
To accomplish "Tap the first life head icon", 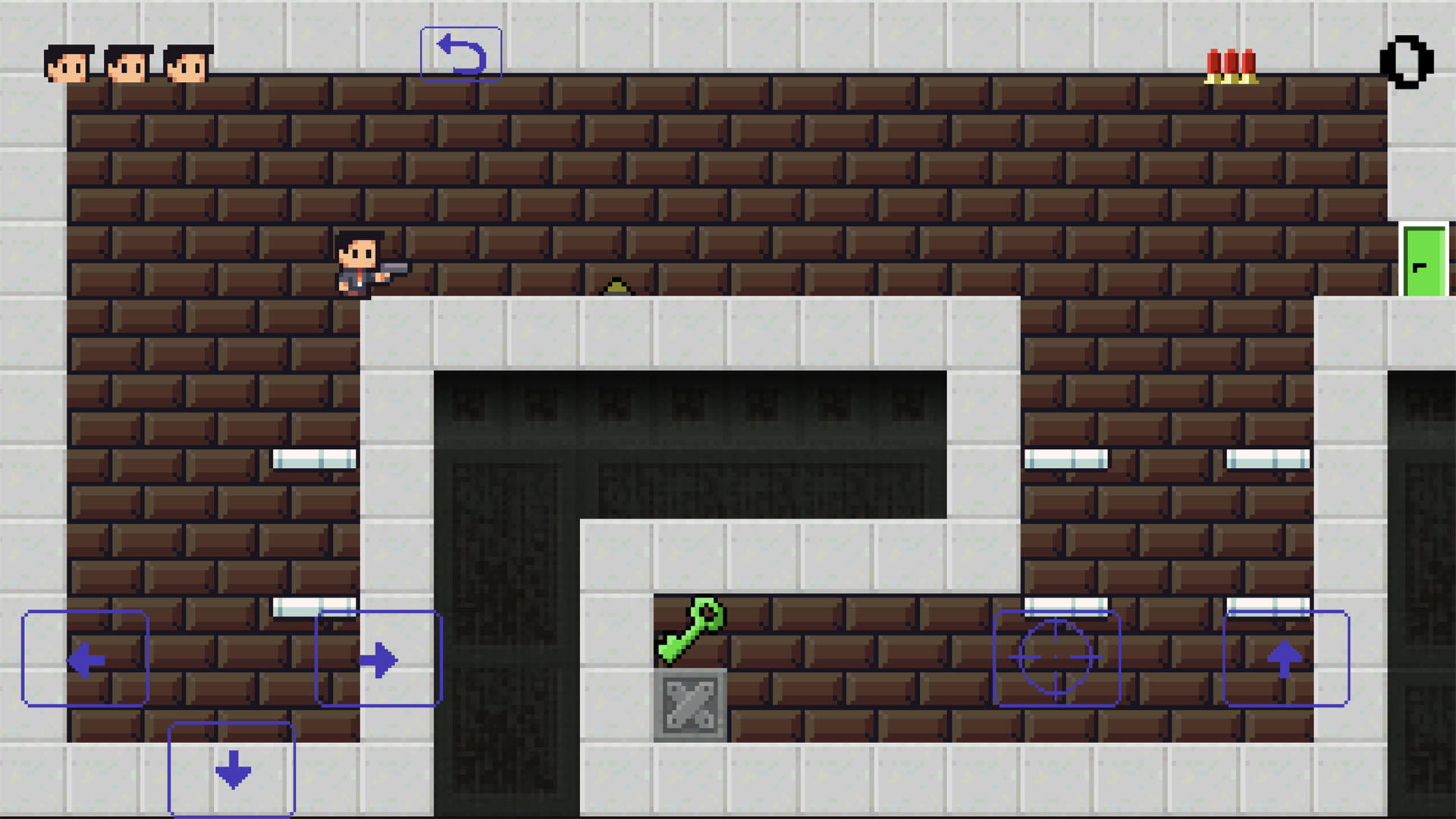I will click(67, 62).
